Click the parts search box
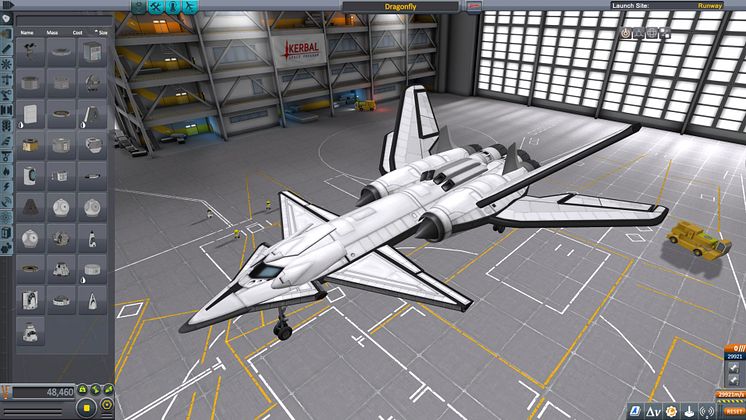The image size is (746, 420). (60, 19)
